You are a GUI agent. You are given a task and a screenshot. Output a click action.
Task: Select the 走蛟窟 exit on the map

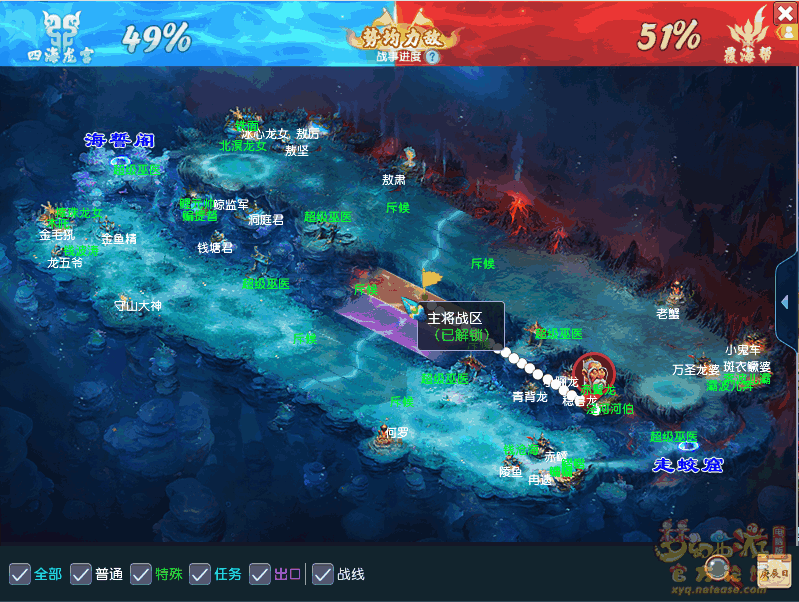[x=688, y=465]
